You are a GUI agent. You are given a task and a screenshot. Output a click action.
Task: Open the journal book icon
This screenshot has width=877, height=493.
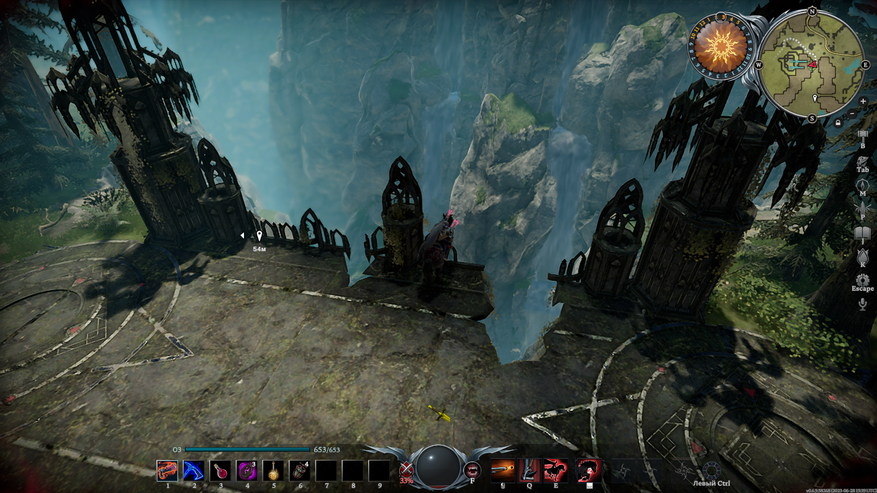pos(862,233)
